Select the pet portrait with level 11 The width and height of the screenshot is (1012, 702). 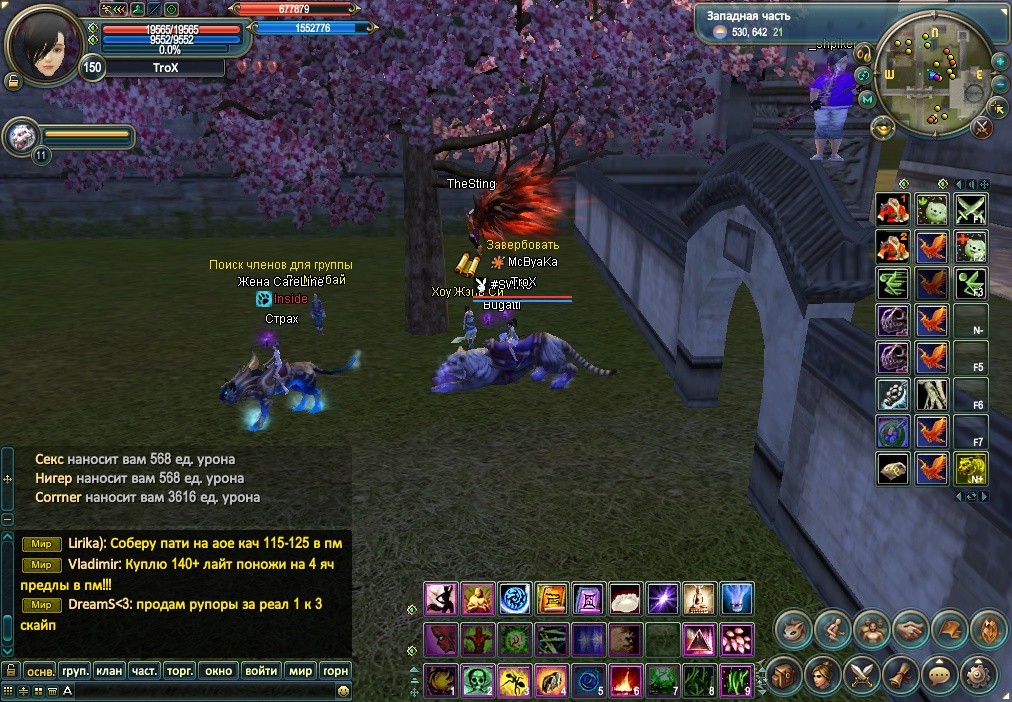[19, 135]
